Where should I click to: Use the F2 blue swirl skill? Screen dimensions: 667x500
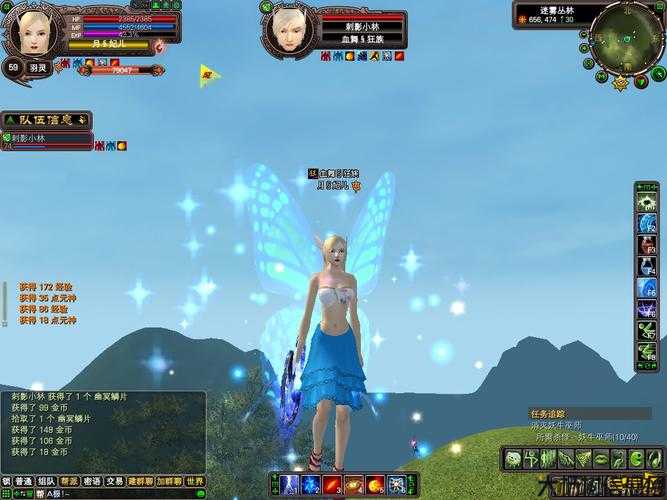(646, 223)
